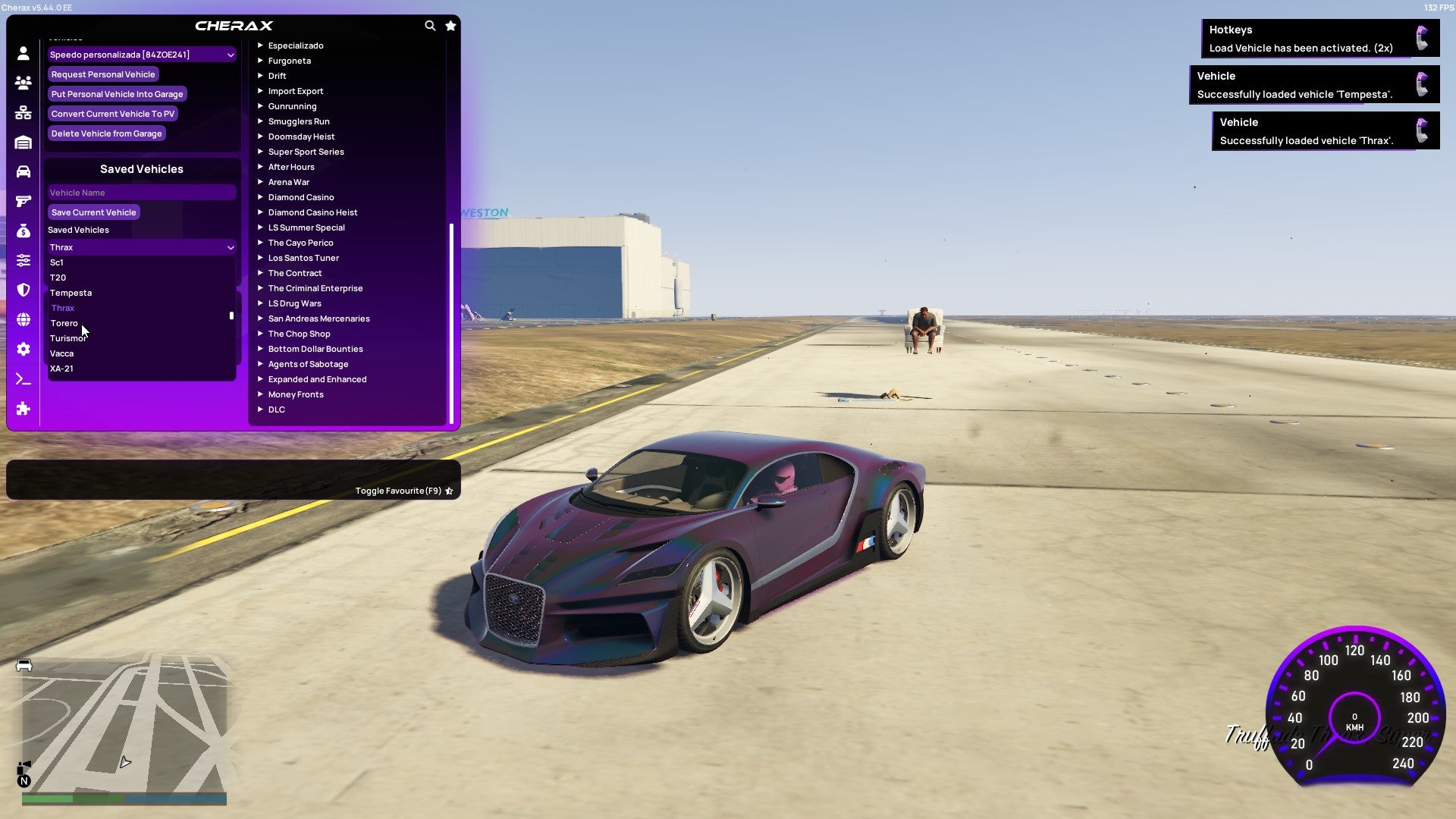The height and width of the screenshot is (819, 1456).
Task: Select the Globe world icon
Action: click(x=23, y=319)
